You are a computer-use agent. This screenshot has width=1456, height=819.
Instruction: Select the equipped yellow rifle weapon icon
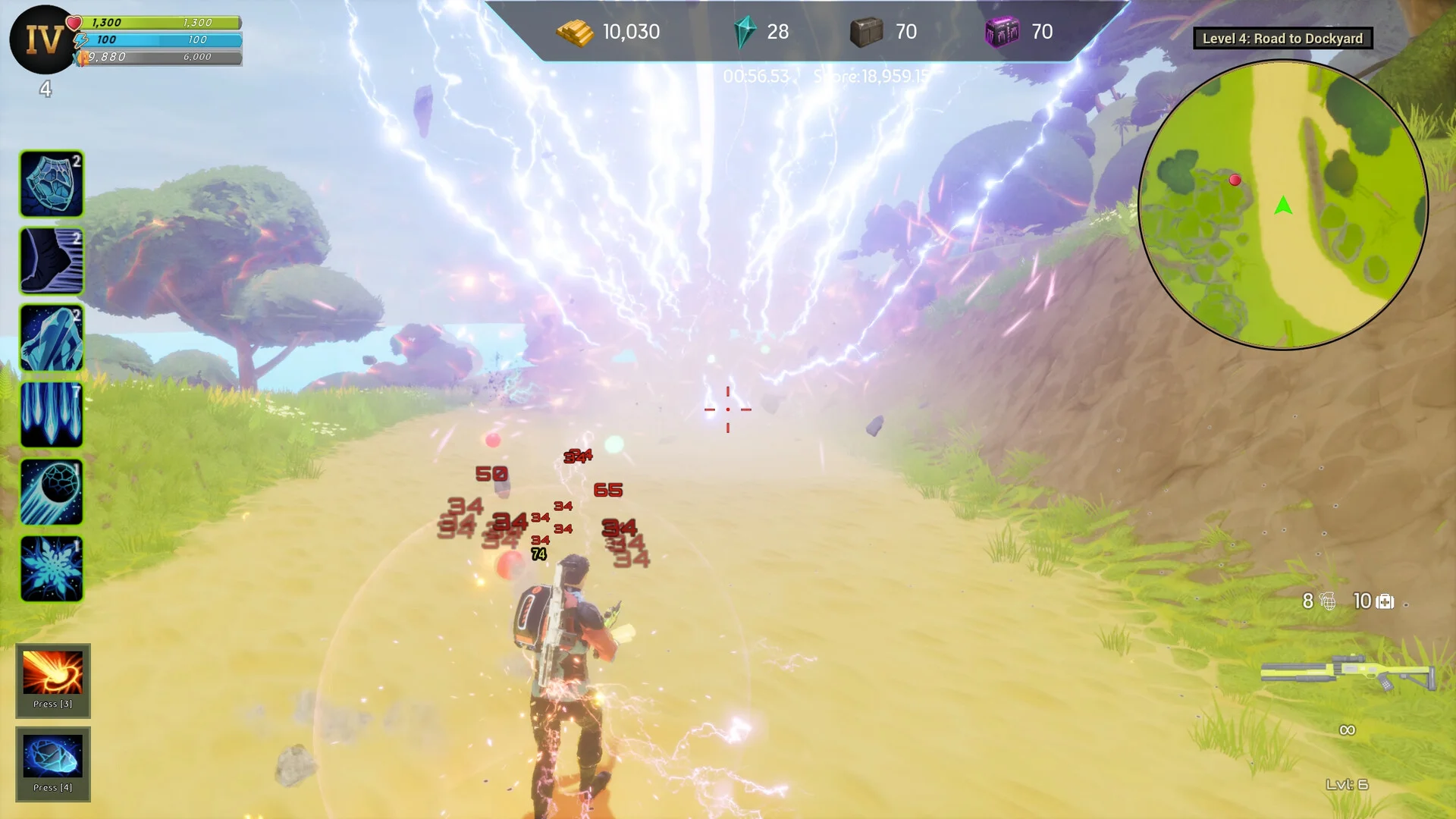pos(1348,673)
